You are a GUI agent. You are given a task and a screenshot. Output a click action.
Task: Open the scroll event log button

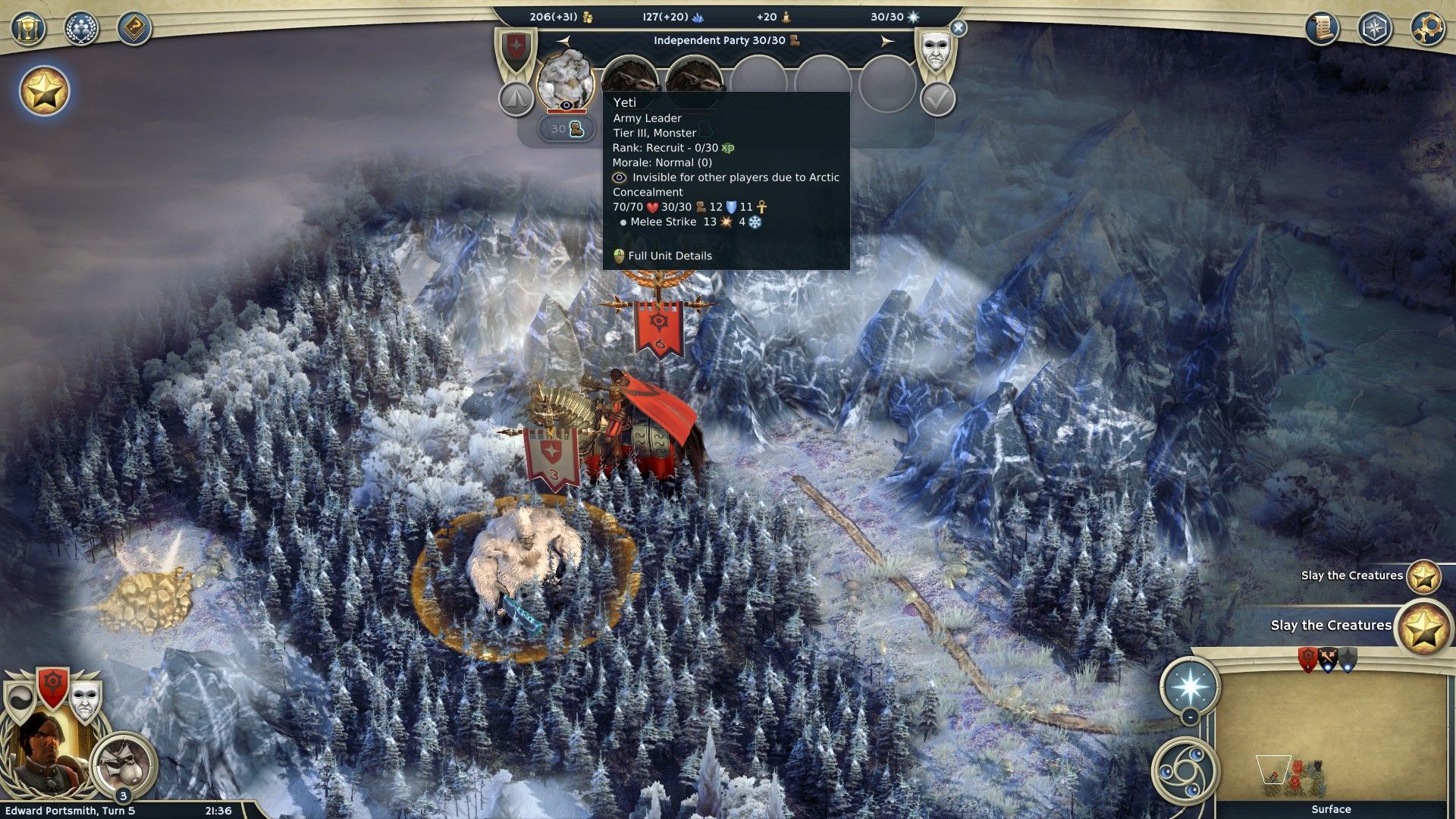pos(1322,30)
